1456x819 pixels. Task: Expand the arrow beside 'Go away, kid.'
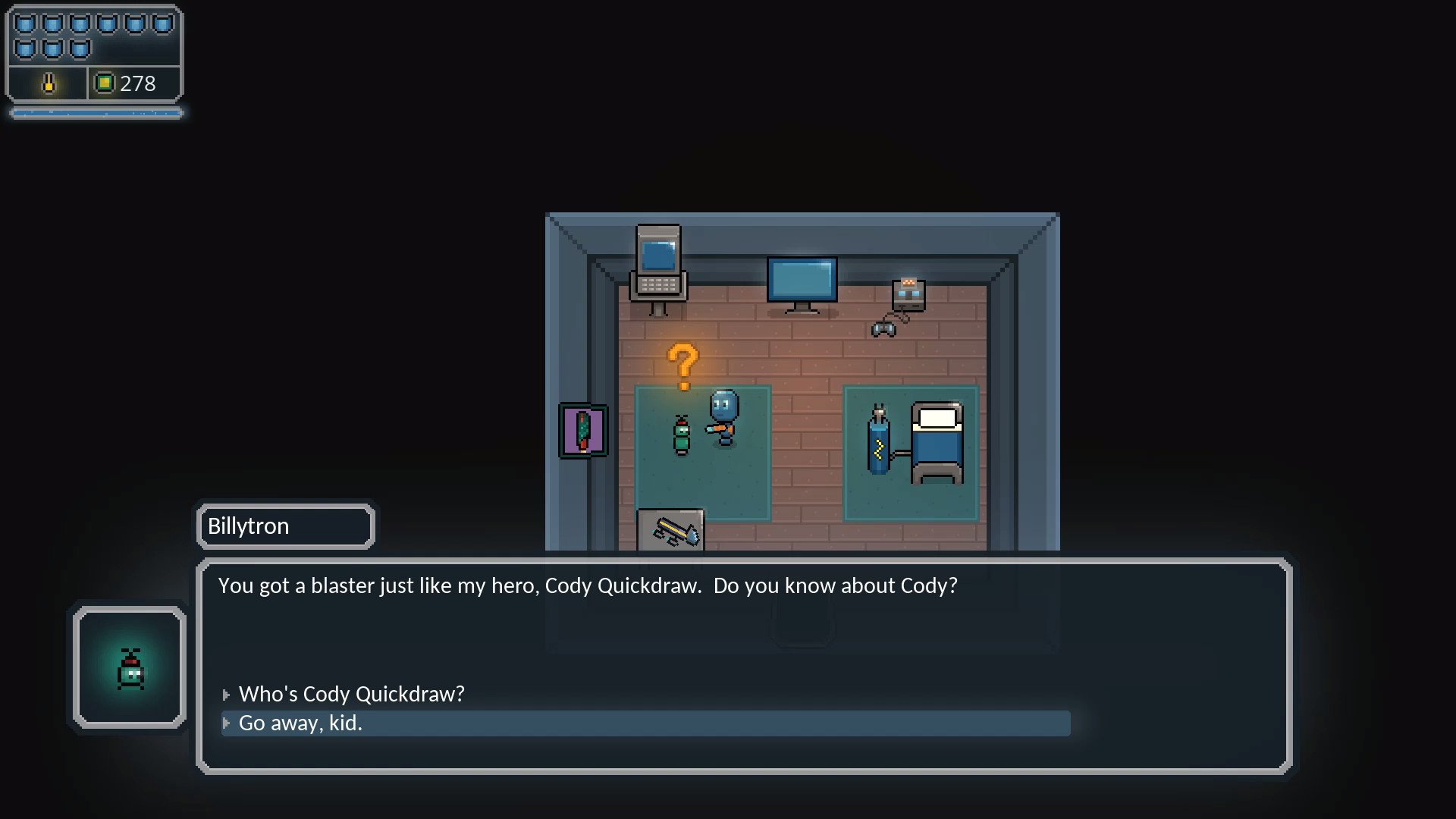[227, 724]
